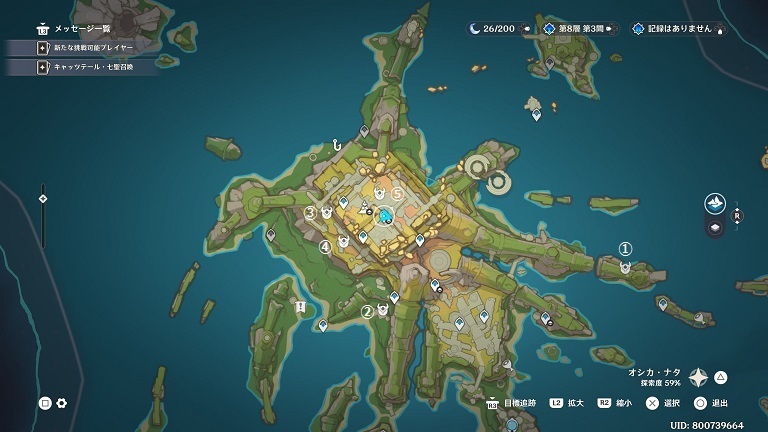The height and width of the screenshot is (432, 768).
Task: Select the numbered marker 2 on the map
Action: pos(367,310)
